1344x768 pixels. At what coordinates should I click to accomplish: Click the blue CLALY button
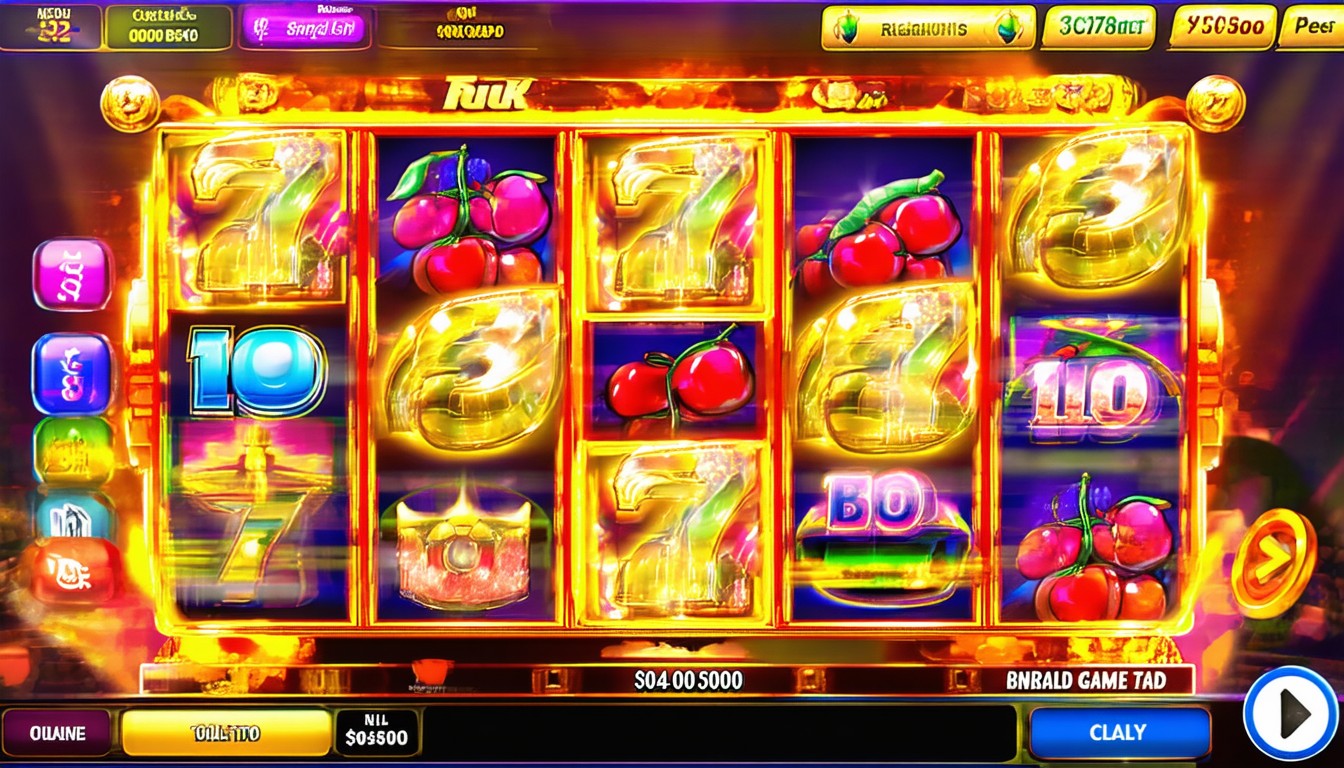[x=1119, y=732]
